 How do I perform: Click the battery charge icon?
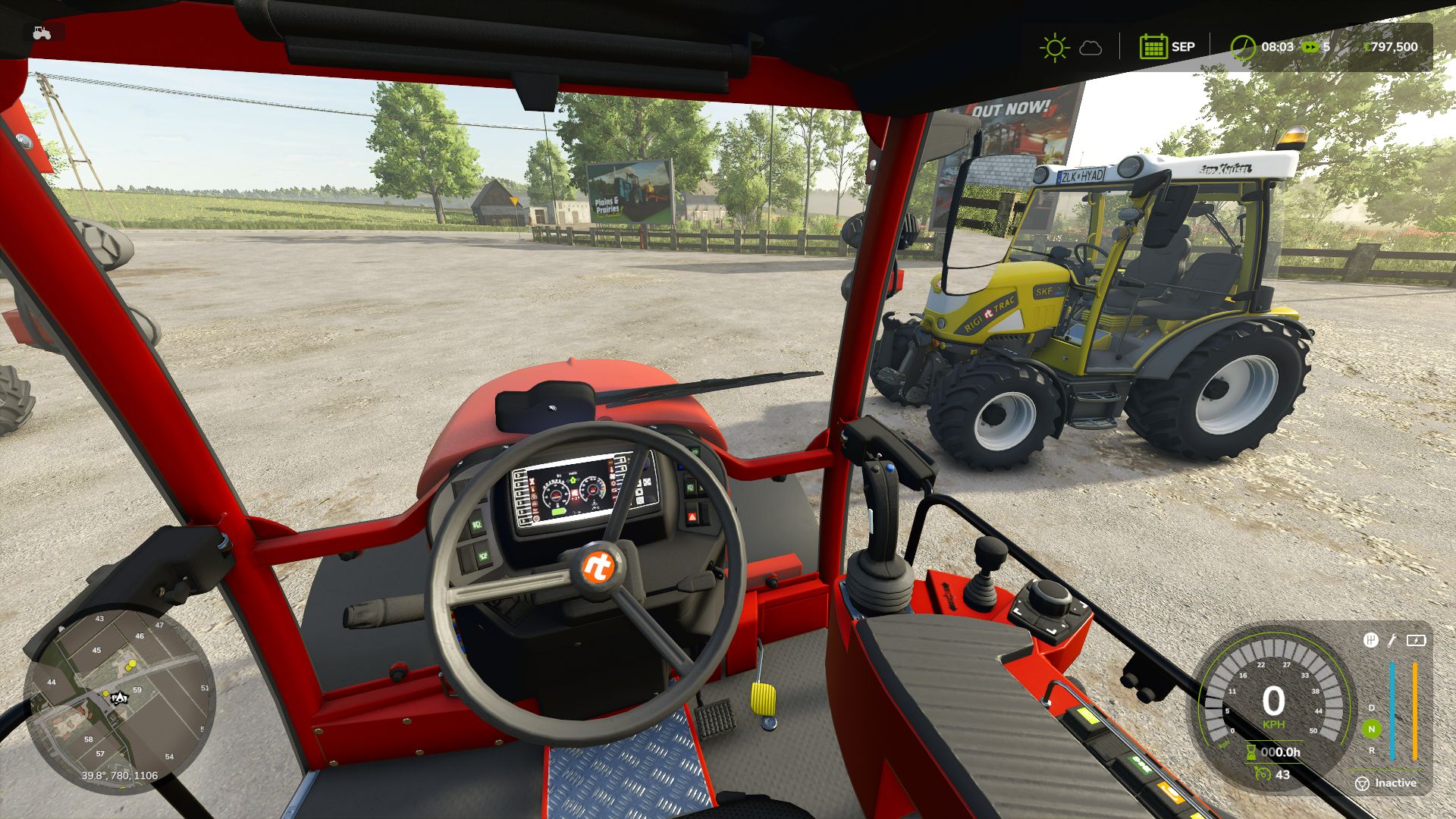click(1416, 640)
